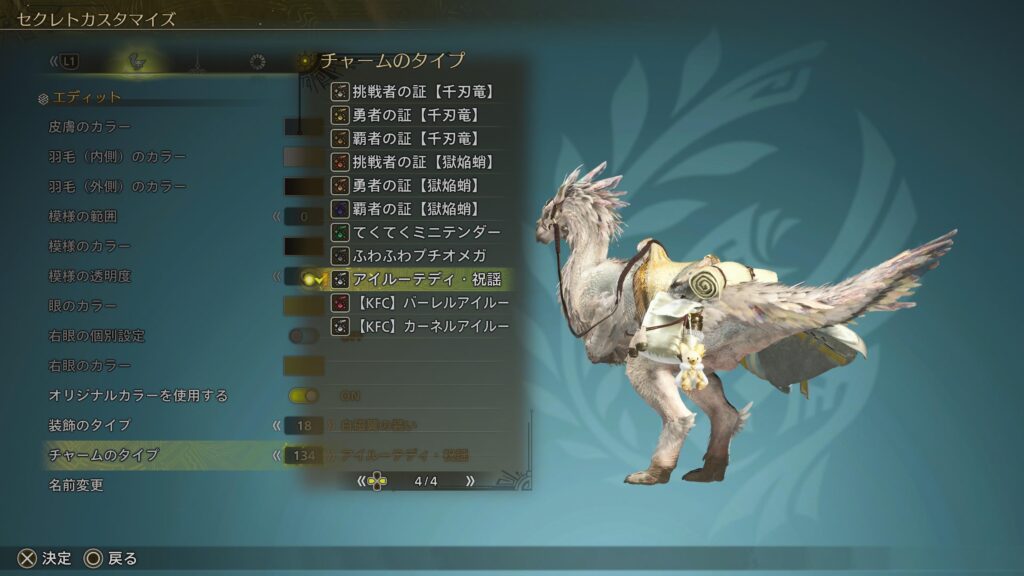Open 皮膚のカラー setting row

[x=90, y=127]
